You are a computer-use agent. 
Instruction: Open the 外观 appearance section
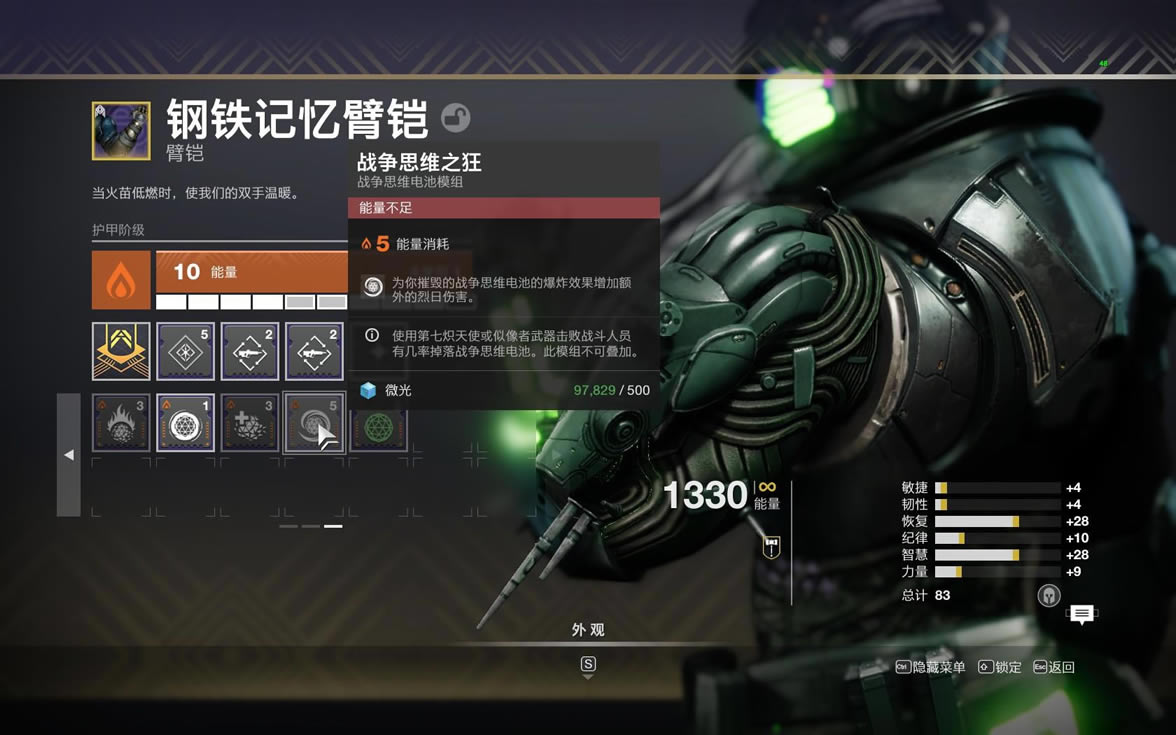(x=588, y=630)
